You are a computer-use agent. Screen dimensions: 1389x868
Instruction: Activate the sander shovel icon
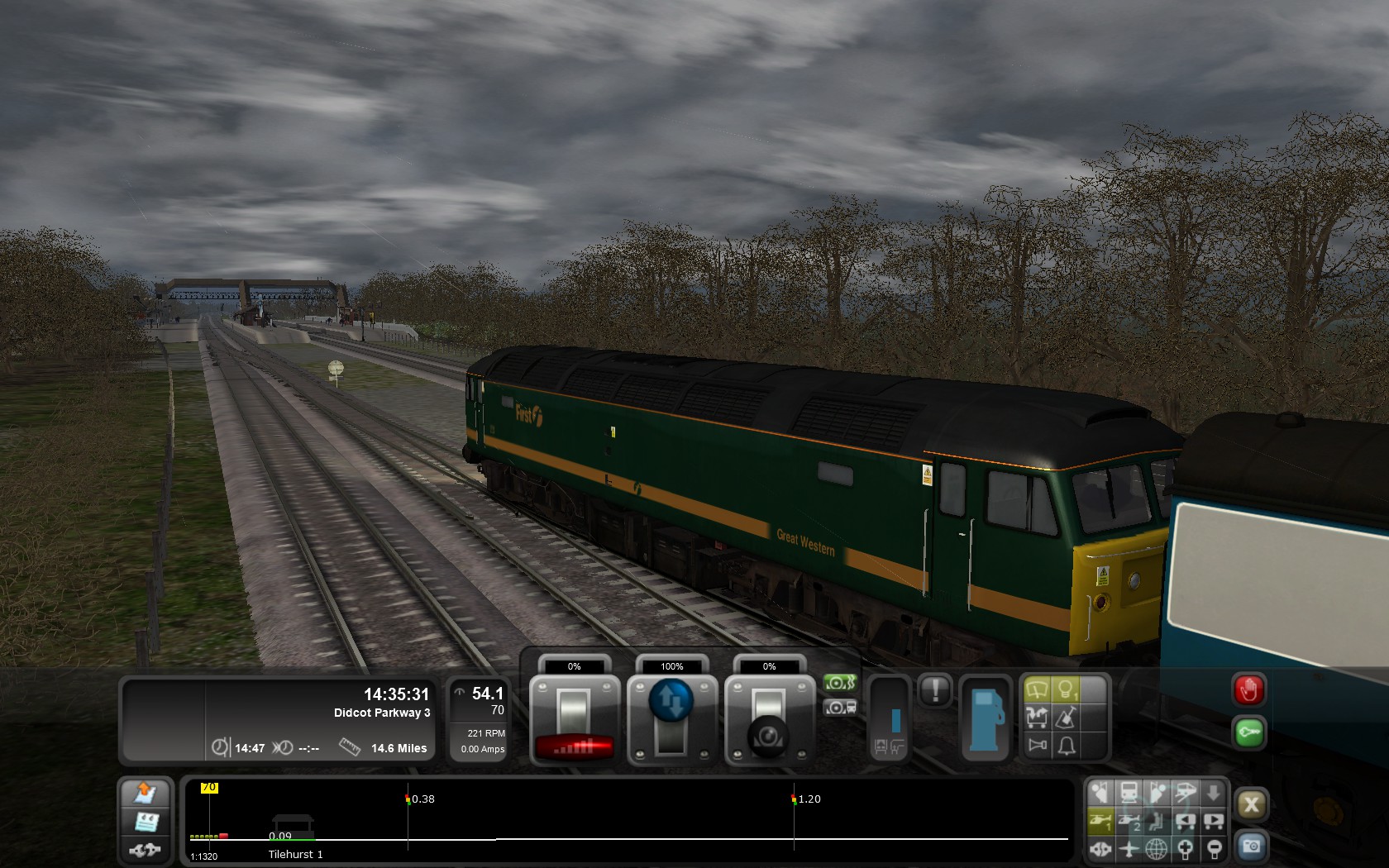(x=1067, y=718)
